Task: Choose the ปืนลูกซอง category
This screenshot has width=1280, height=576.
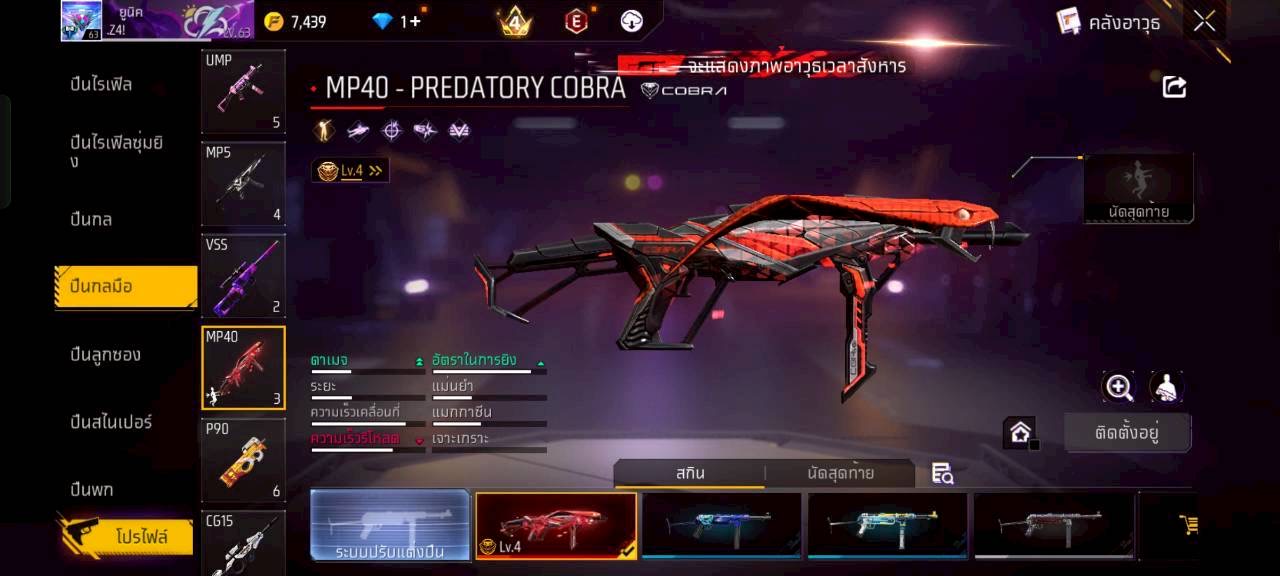Action: (x=105, y=354)
